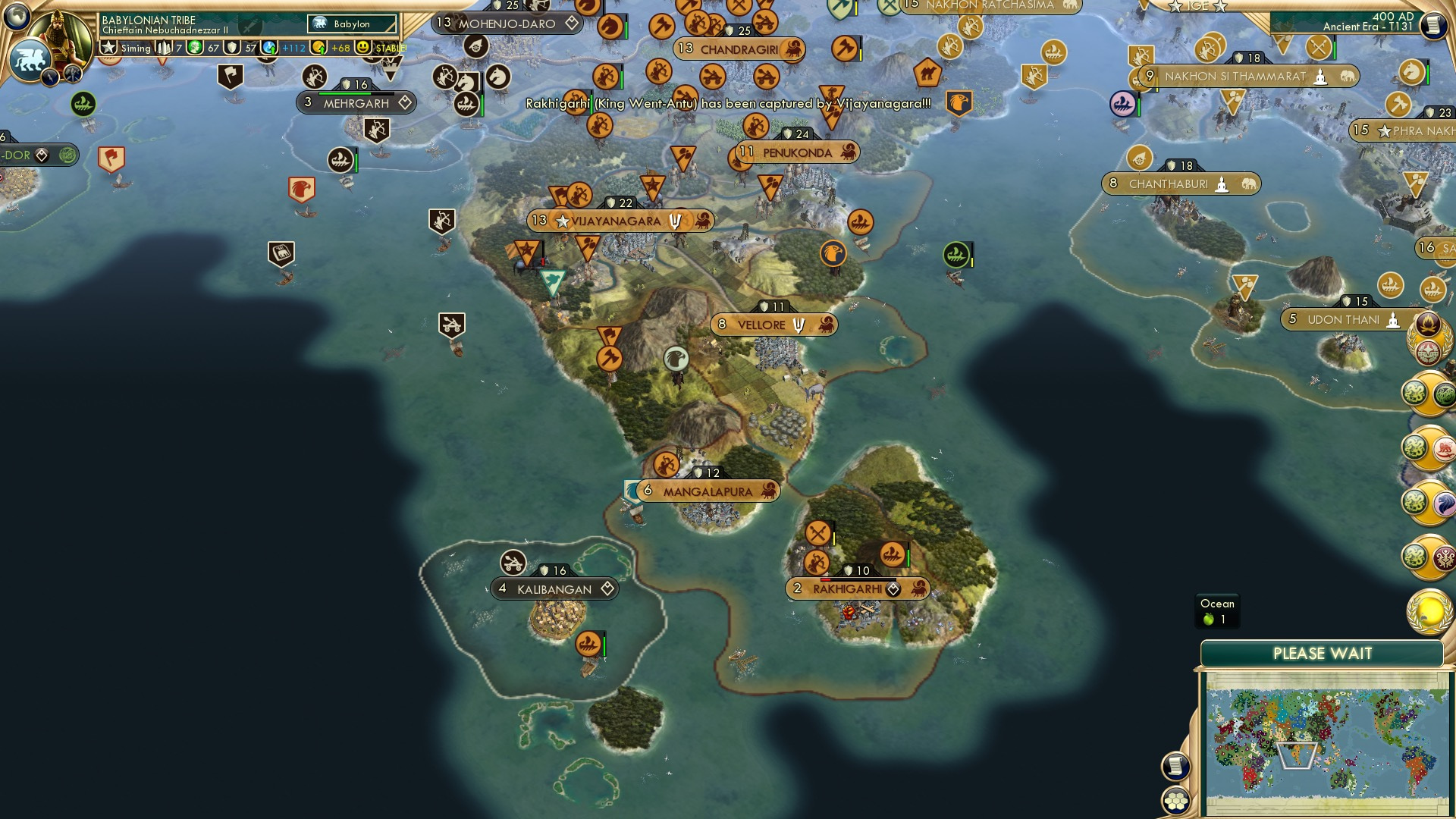Image resolution: width=1456 pixels, height=819 pixels.
Task: Open the science beaker income indicator
Action: [x=270, y=48]
